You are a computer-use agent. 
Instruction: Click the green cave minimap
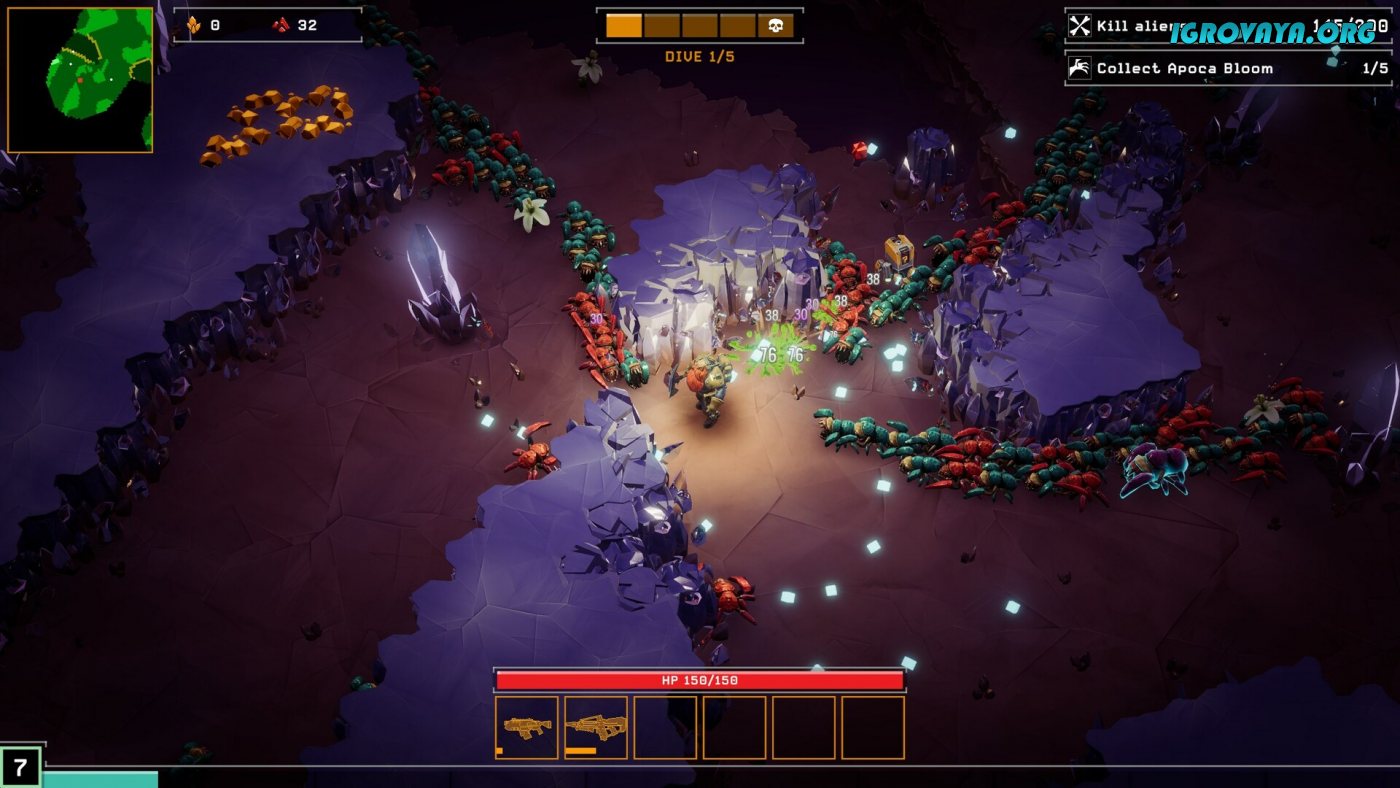[80, 79]
